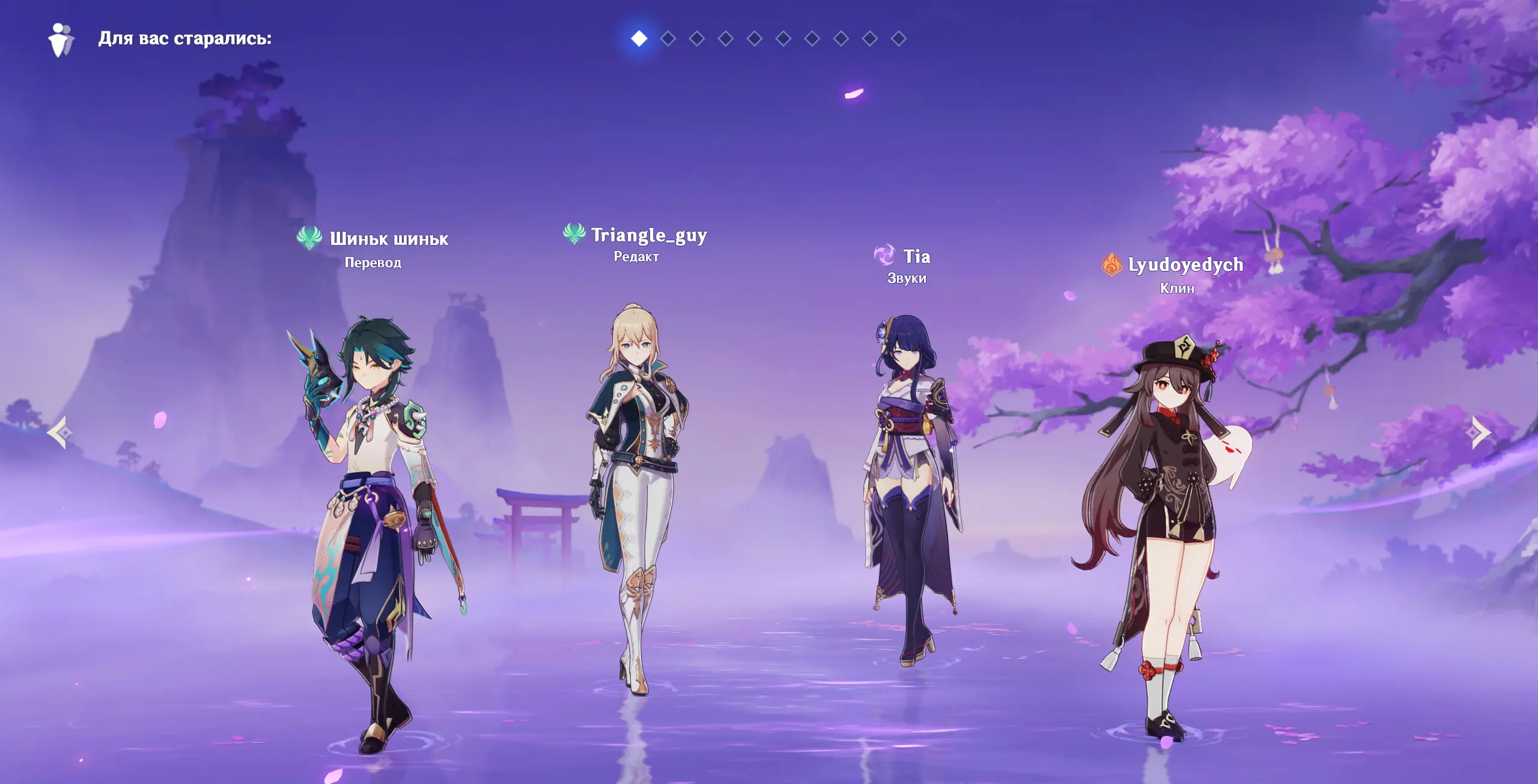Pick the Lyudoyedych name label

click(1185, 265)
